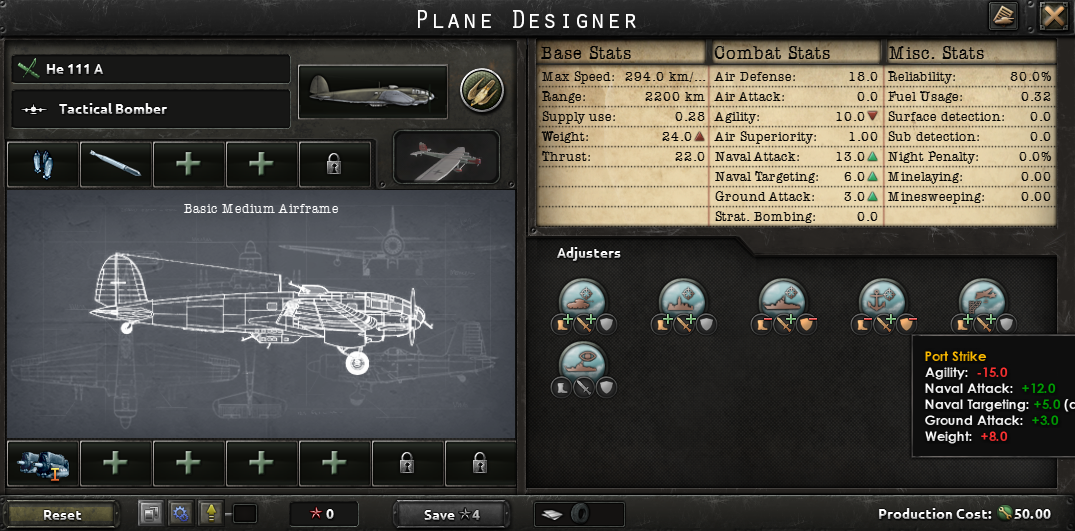Close the Plane Designer window
This screenshot has height=531, width=1075.
pos(1053,16)
